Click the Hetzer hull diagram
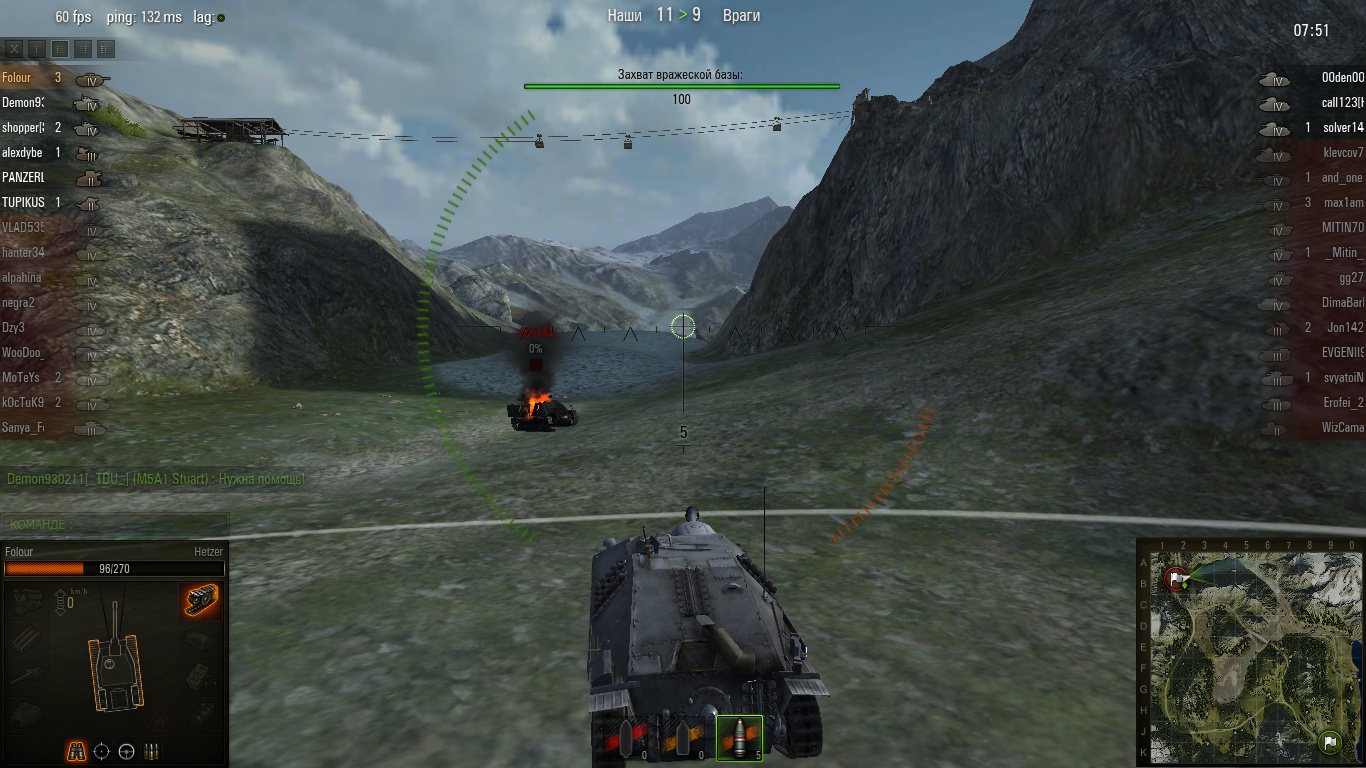Viewport: 1366px width, 768px height. click(x=115, y=658)
